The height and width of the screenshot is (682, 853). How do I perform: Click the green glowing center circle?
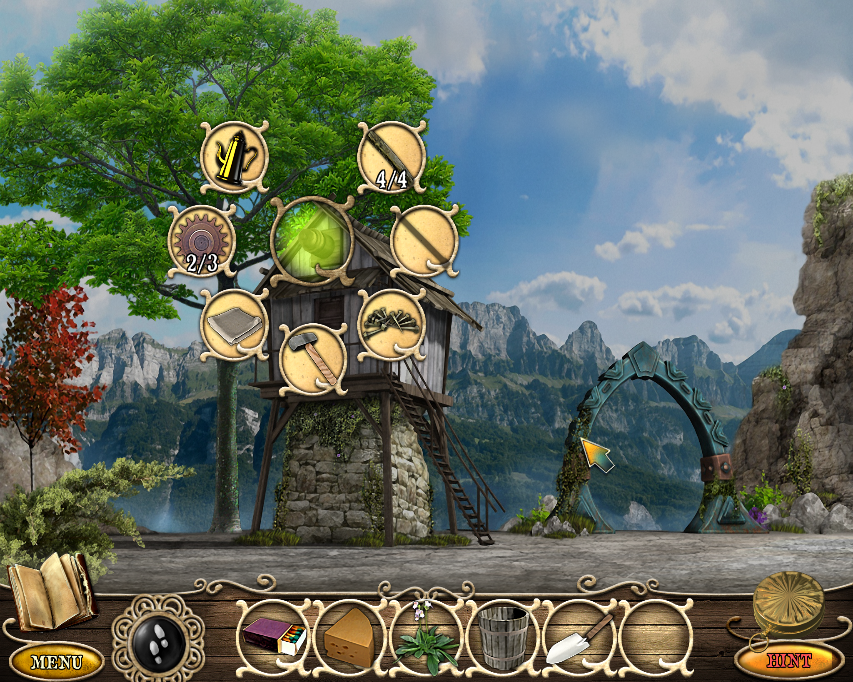click(312, 240)
